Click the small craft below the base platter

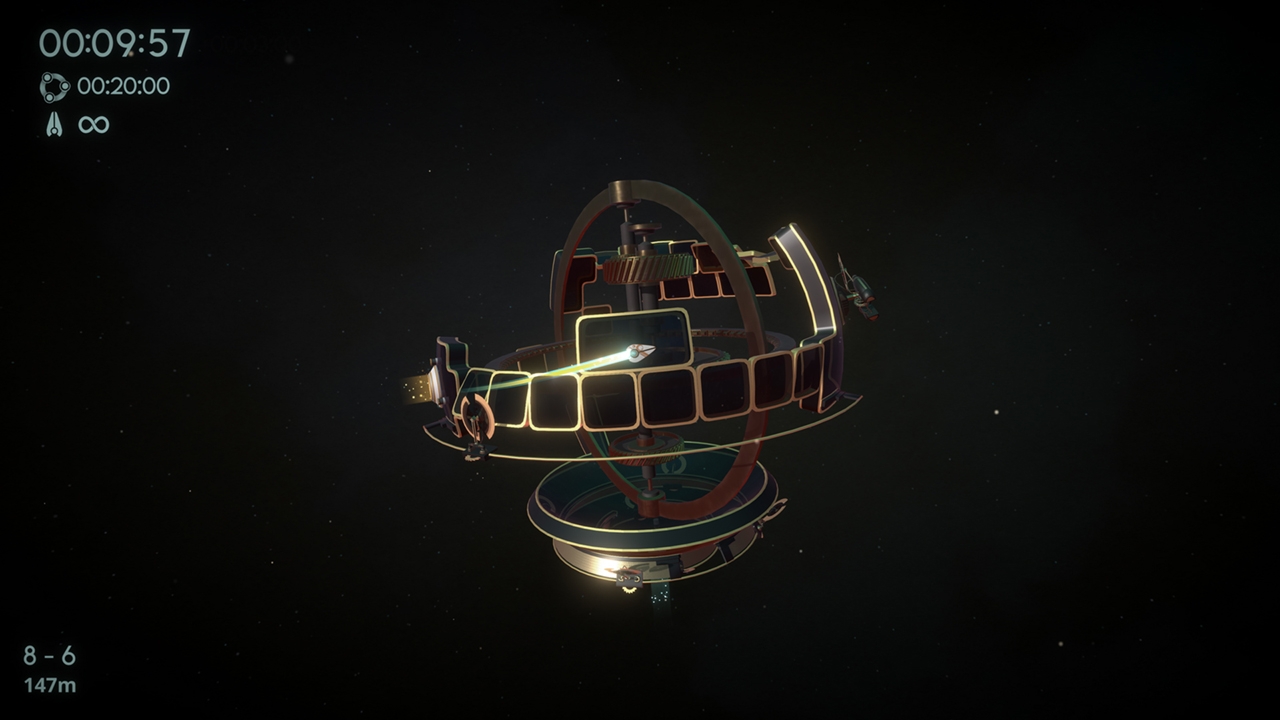tap(630, 578)
